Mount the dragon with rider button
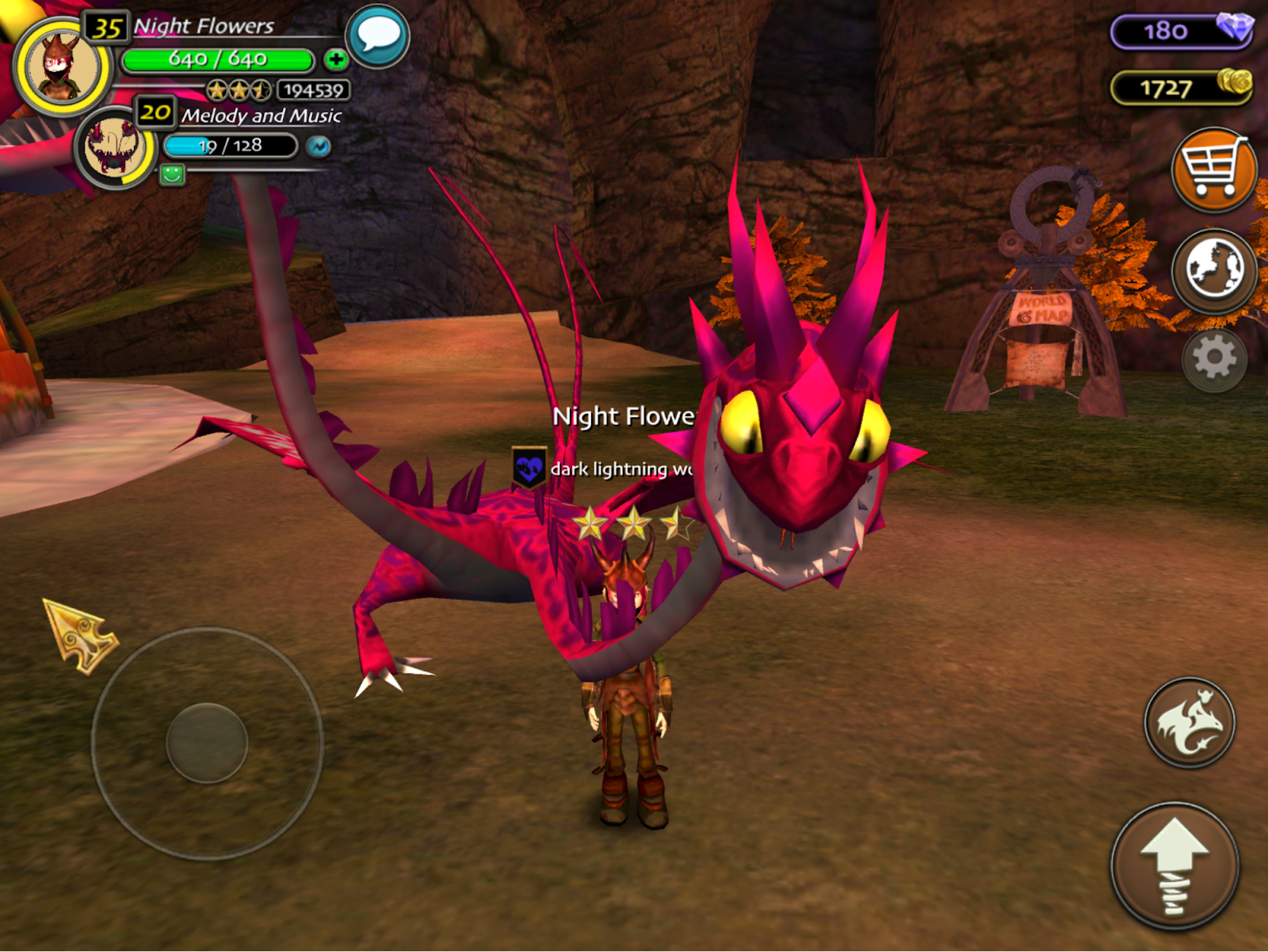Image resolution: width=1268 pixels, height=952 pixels. point(1189,722)
